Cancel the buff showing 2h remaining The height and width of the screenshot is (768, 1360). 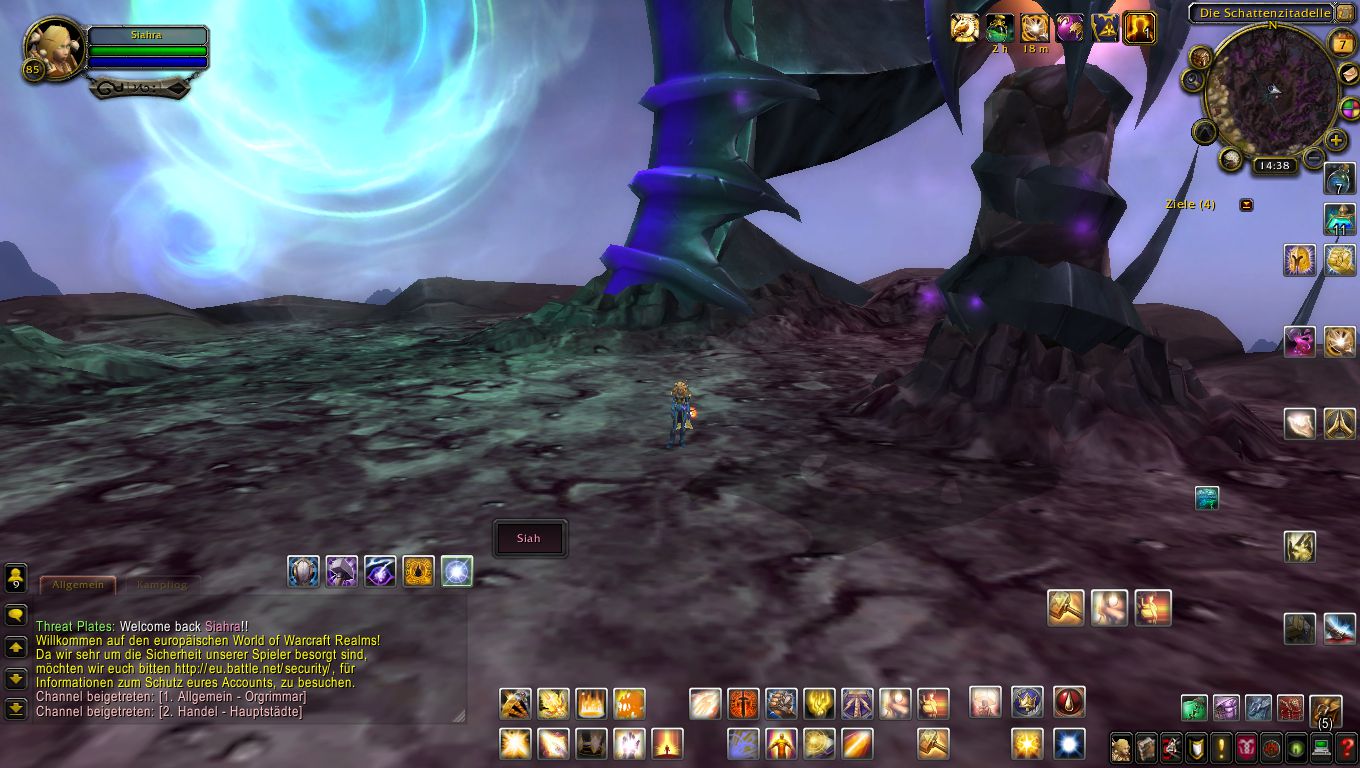(998, 26)
